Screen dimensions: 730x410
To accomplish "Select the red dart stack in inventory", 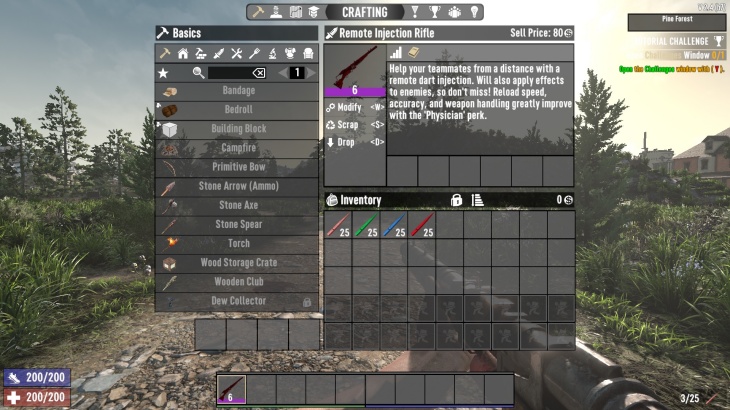I will 422,226.
